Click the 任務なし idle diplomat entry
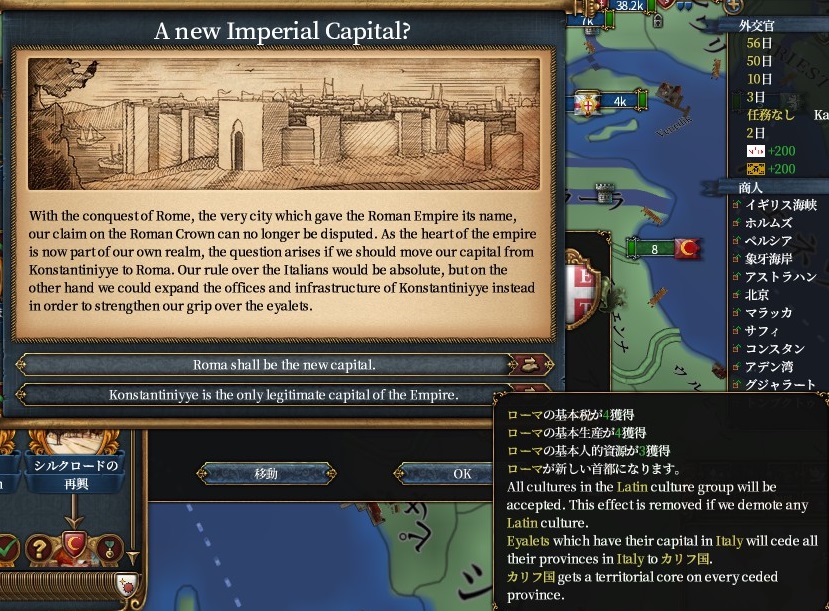The width and height of the screenshot is (829, 611). [770, 115]
